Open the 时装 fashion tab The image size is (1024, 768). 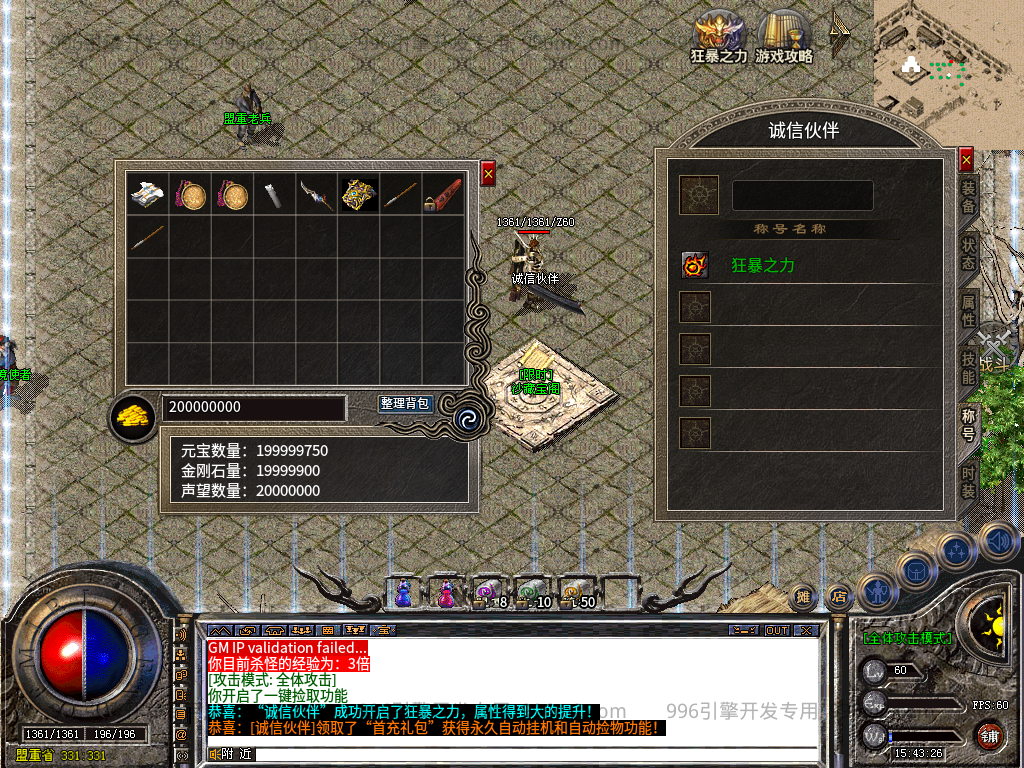(968, 481)
